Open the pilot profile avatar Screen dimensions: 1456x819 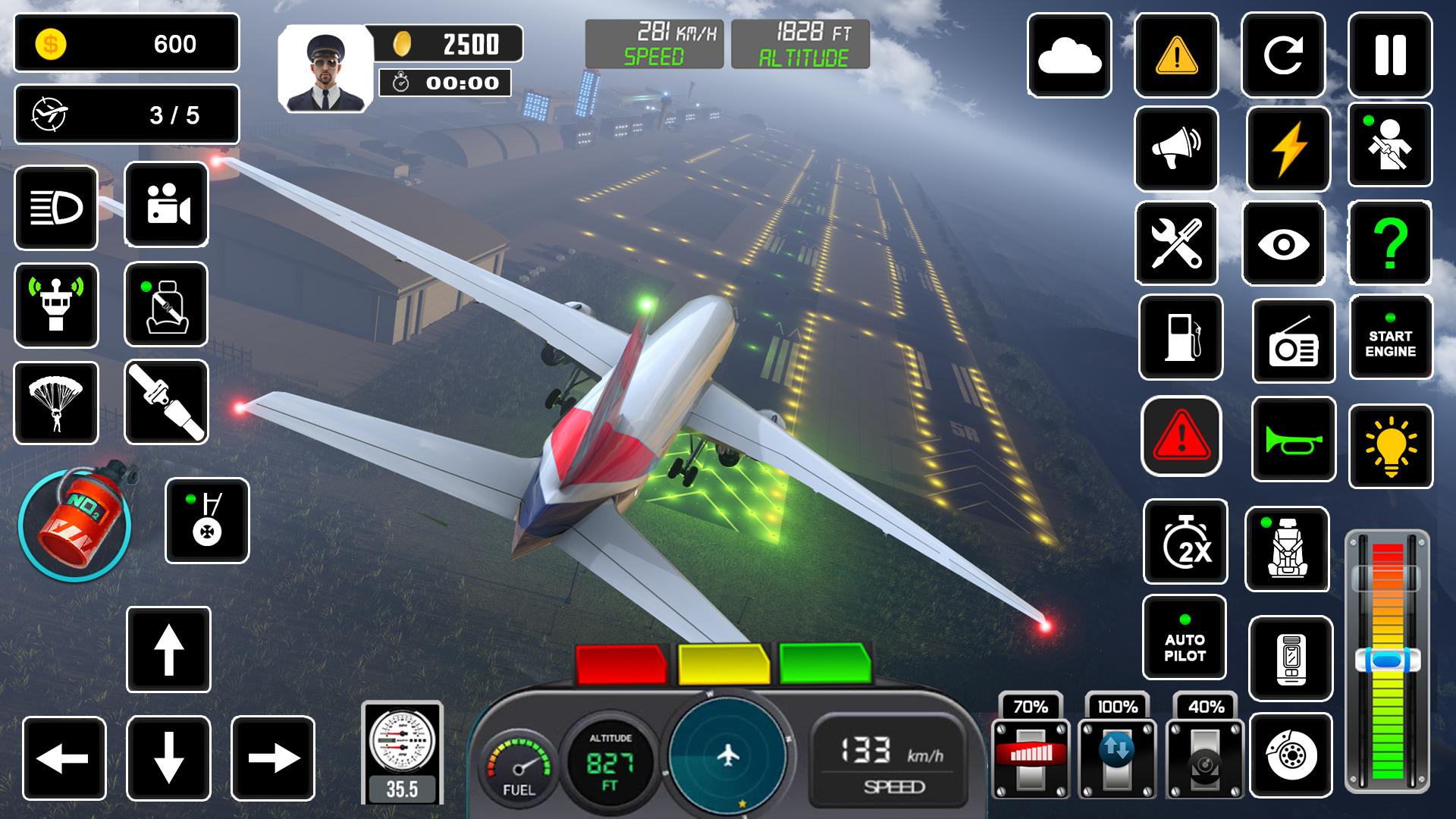coord(322,68)
